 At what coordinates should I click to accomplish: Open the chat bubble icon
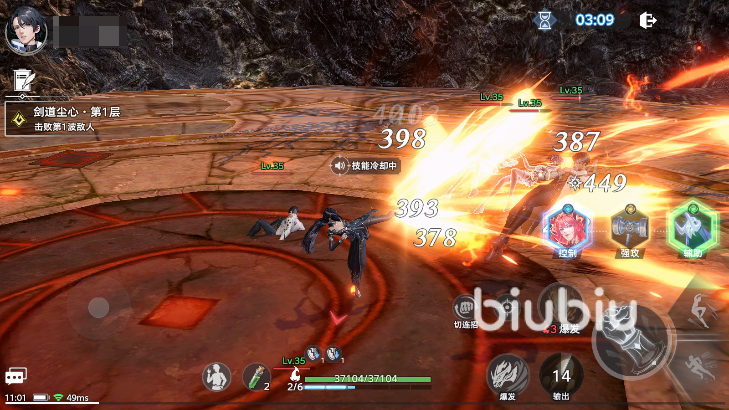pyautogui.click(x=15, y=376)
